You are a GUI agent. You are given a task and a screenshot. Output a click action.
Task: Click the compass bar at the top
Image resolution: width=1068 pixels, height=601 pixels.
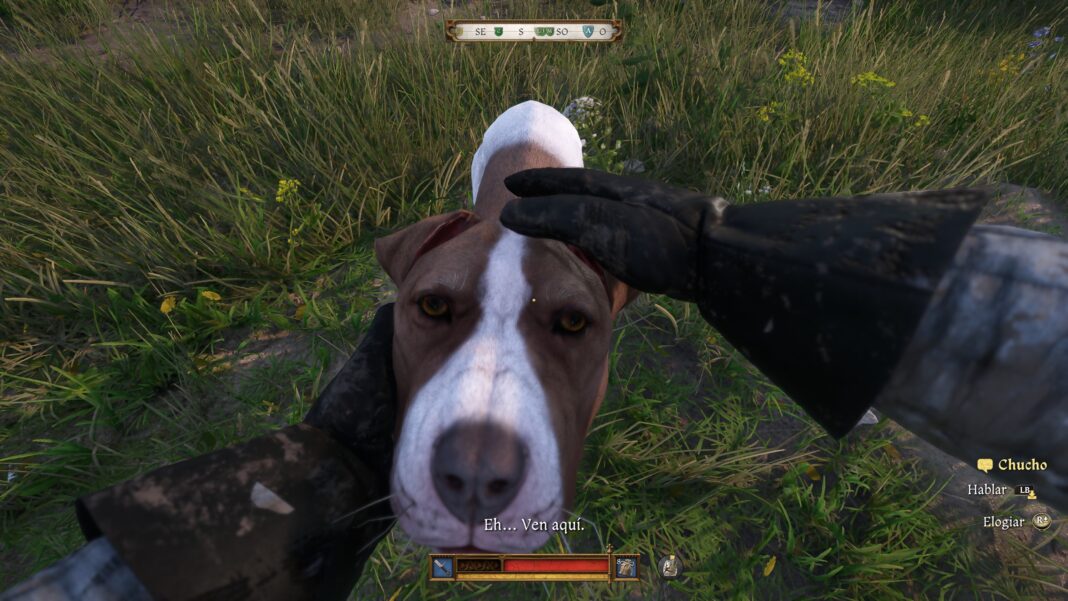pos(534,31)
